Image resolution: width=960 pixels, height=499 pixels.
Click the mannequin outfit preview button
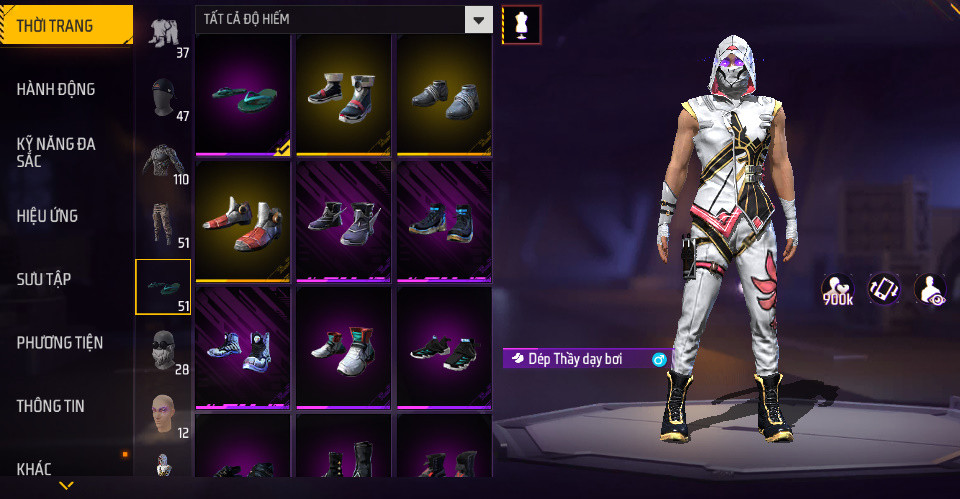tap(521, 24)
